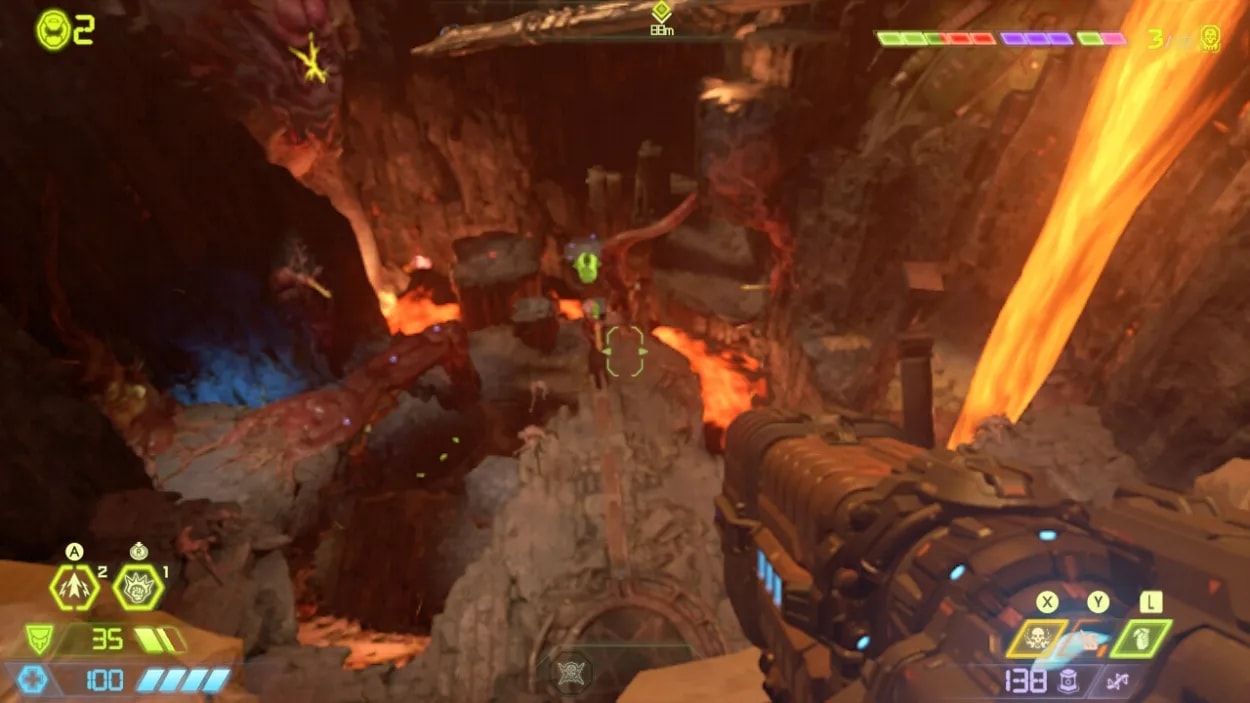Trigger the Blood Punch fist icon
This screenshot has height=703, width=1250.
click(138, 587)
